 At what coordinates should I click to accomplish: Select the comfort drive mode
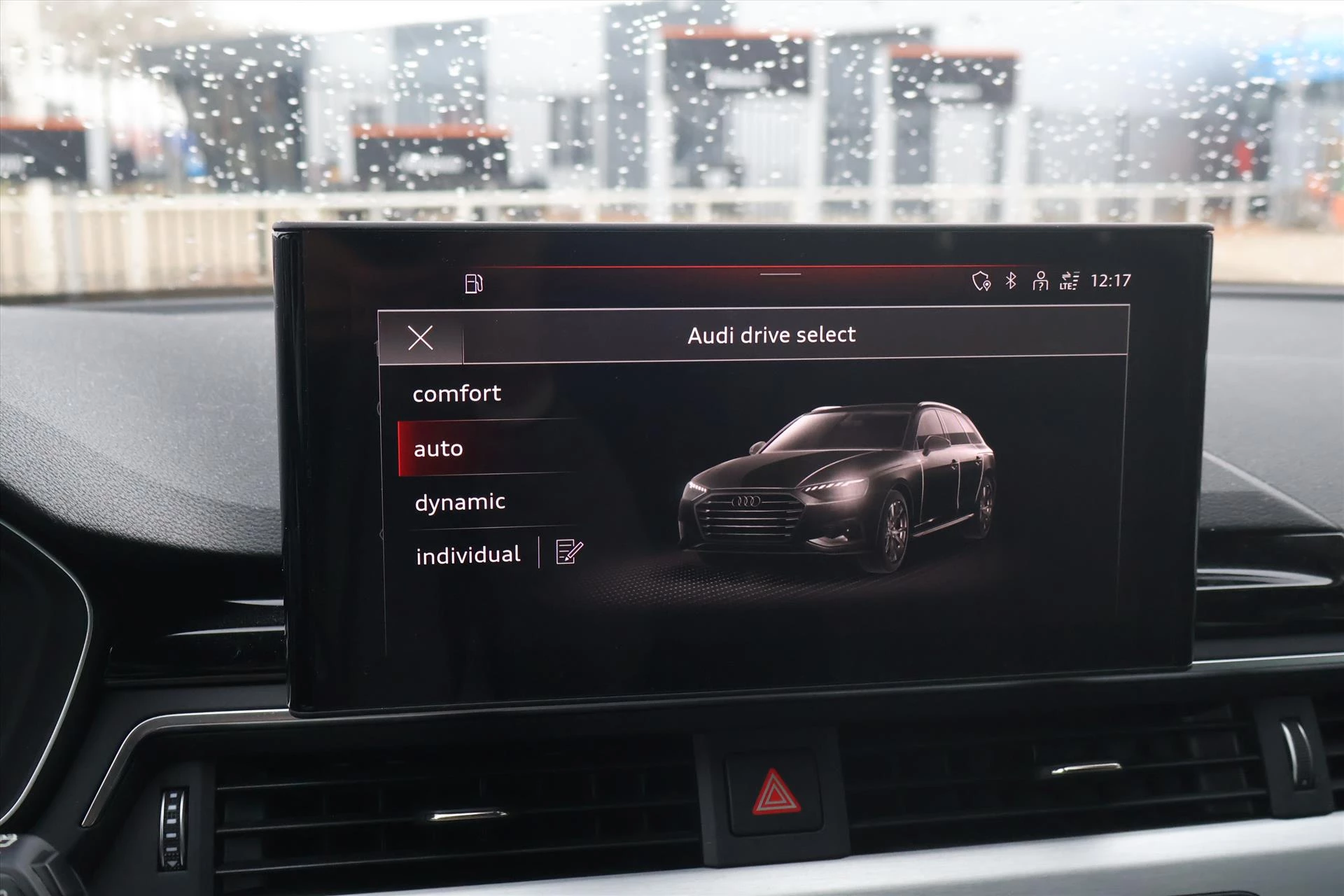pos(458,393)
